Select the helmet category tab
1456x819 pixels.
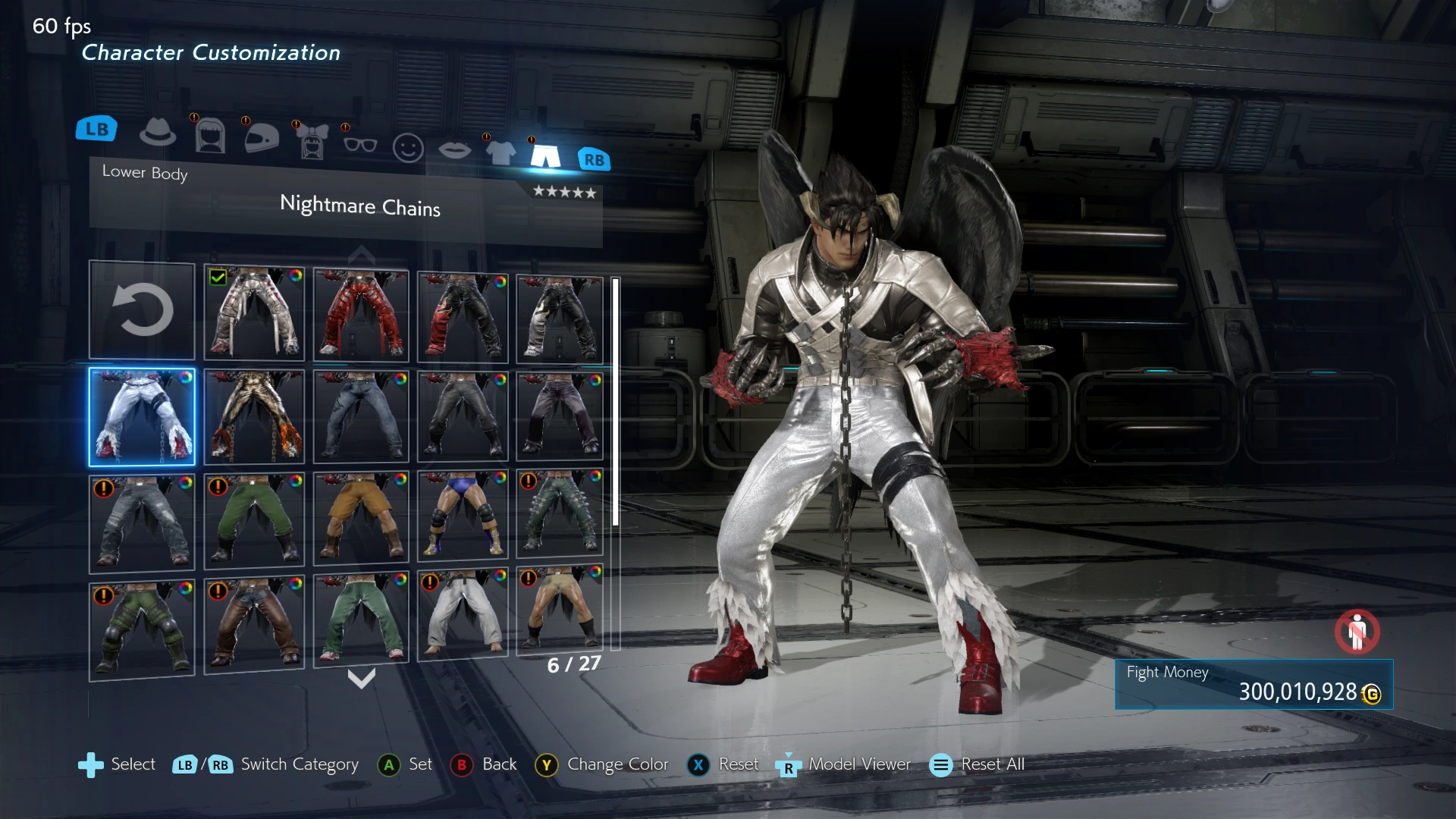pos(262,137)
